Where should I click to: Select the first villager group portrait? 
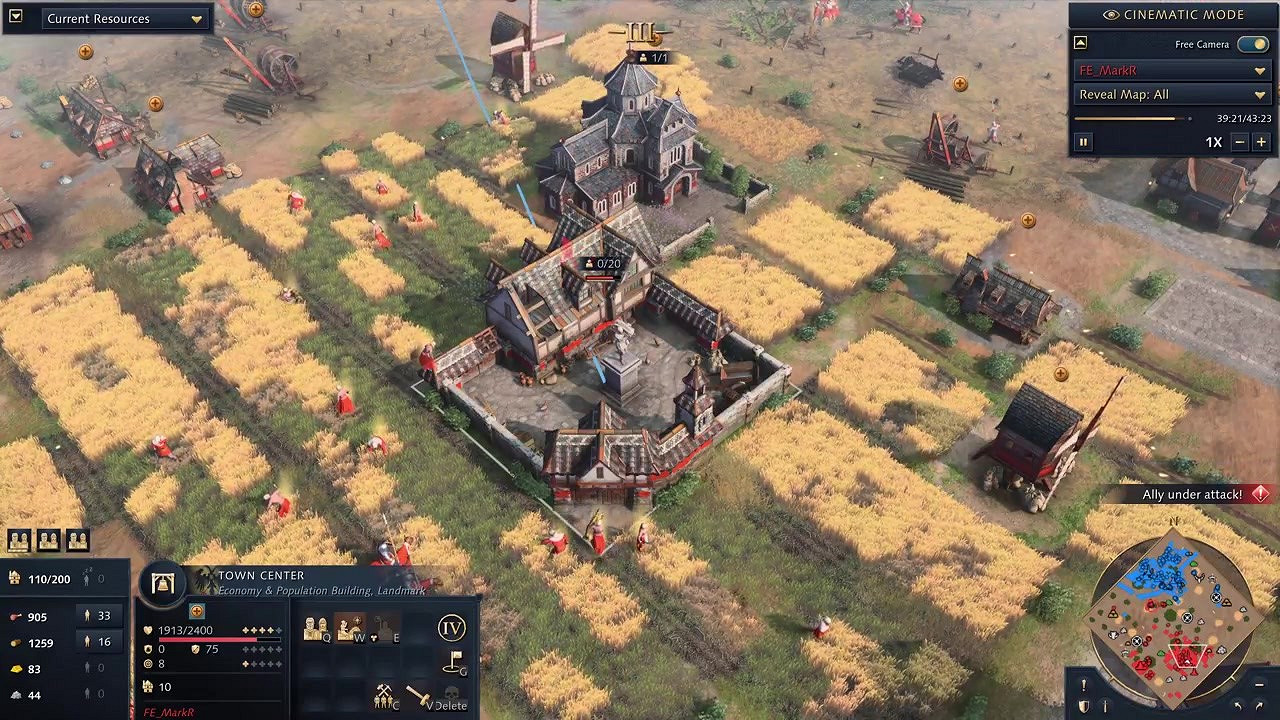18,540
